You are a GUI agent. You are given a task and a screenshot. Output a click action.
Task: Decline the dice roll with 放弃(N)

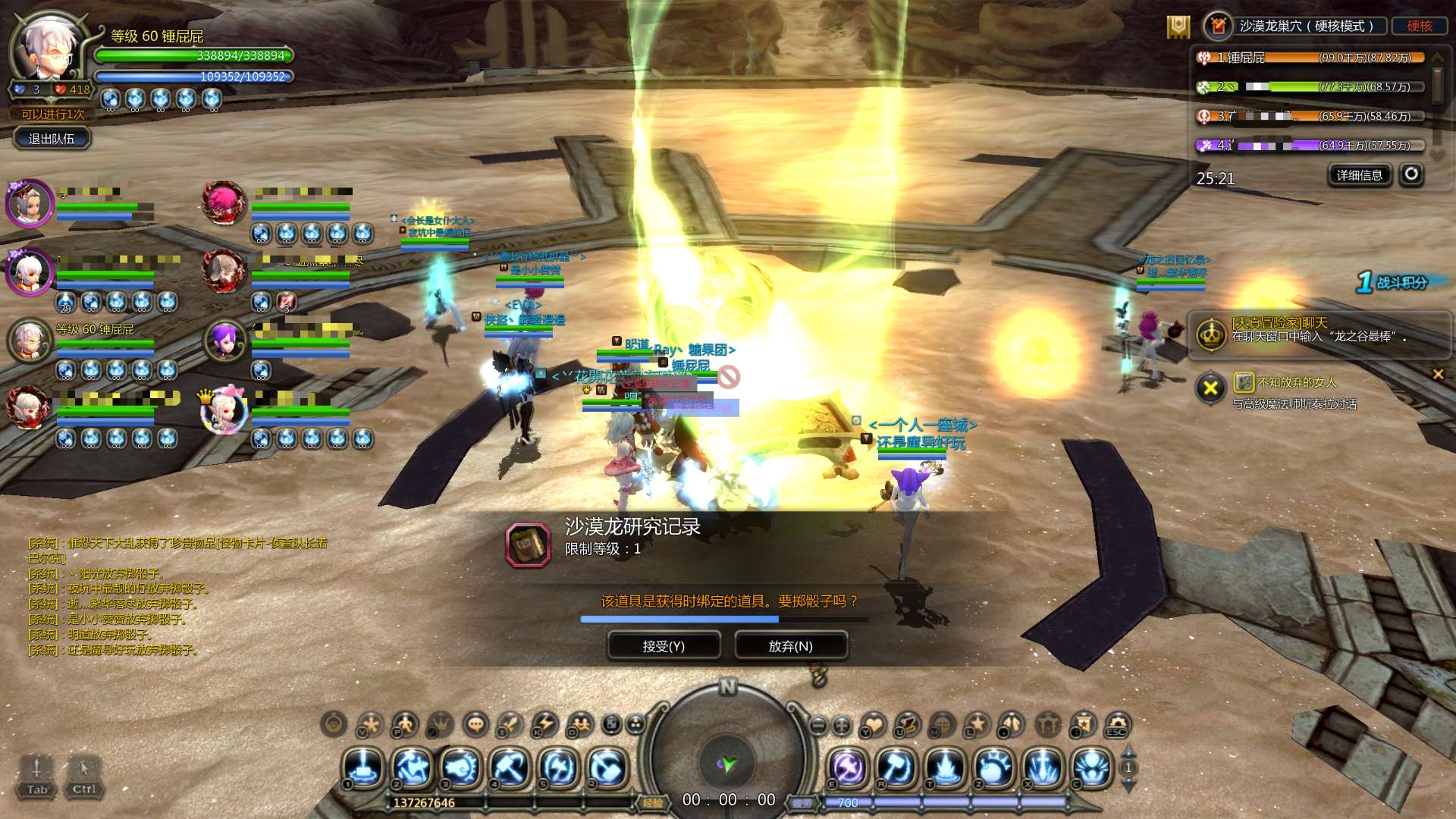(790, 646)
